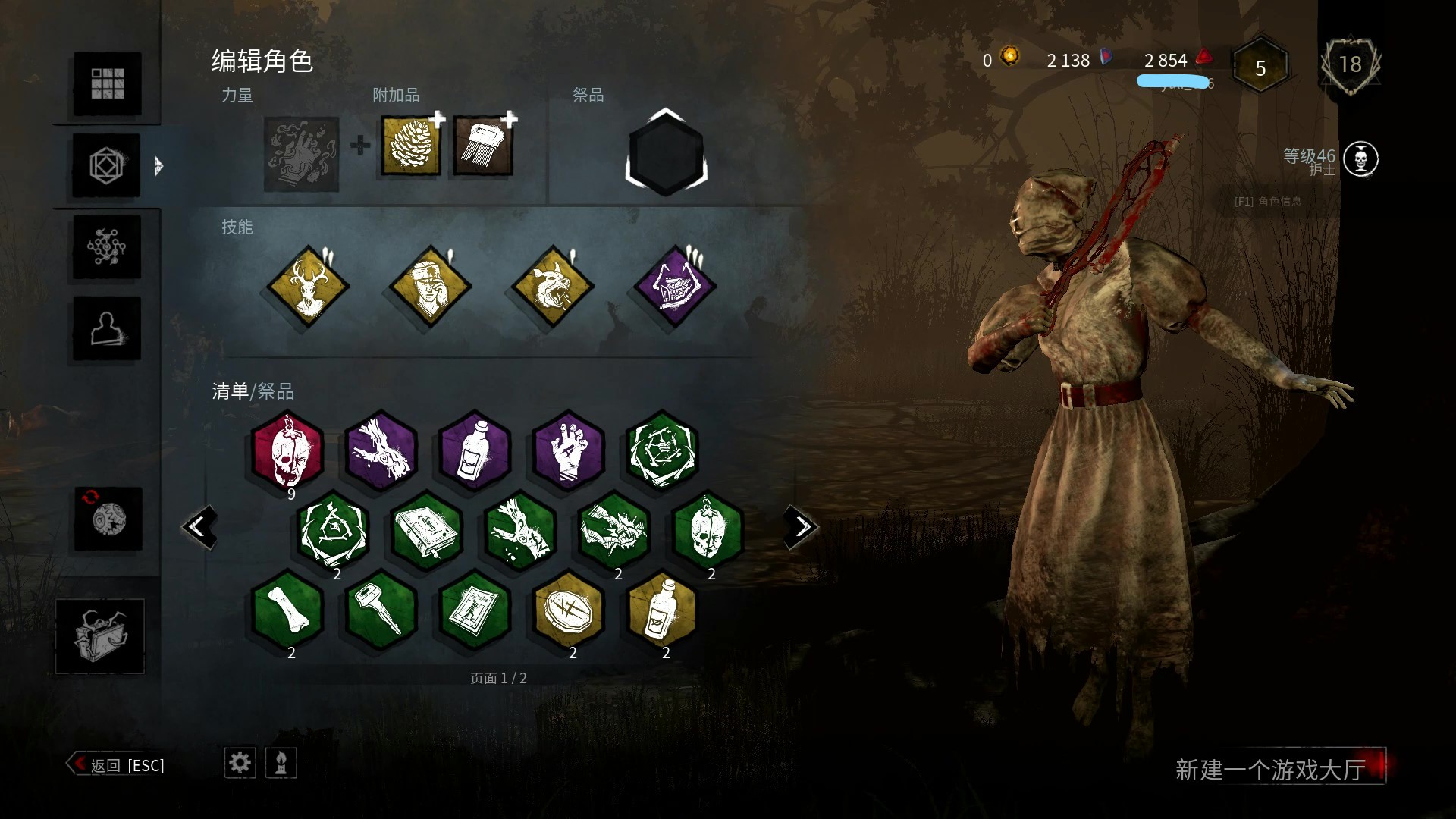Open the bloodweb tab icon
The width and height of the screenshot is (1456, 819).
pyautogui.click(x=107, y=246)
